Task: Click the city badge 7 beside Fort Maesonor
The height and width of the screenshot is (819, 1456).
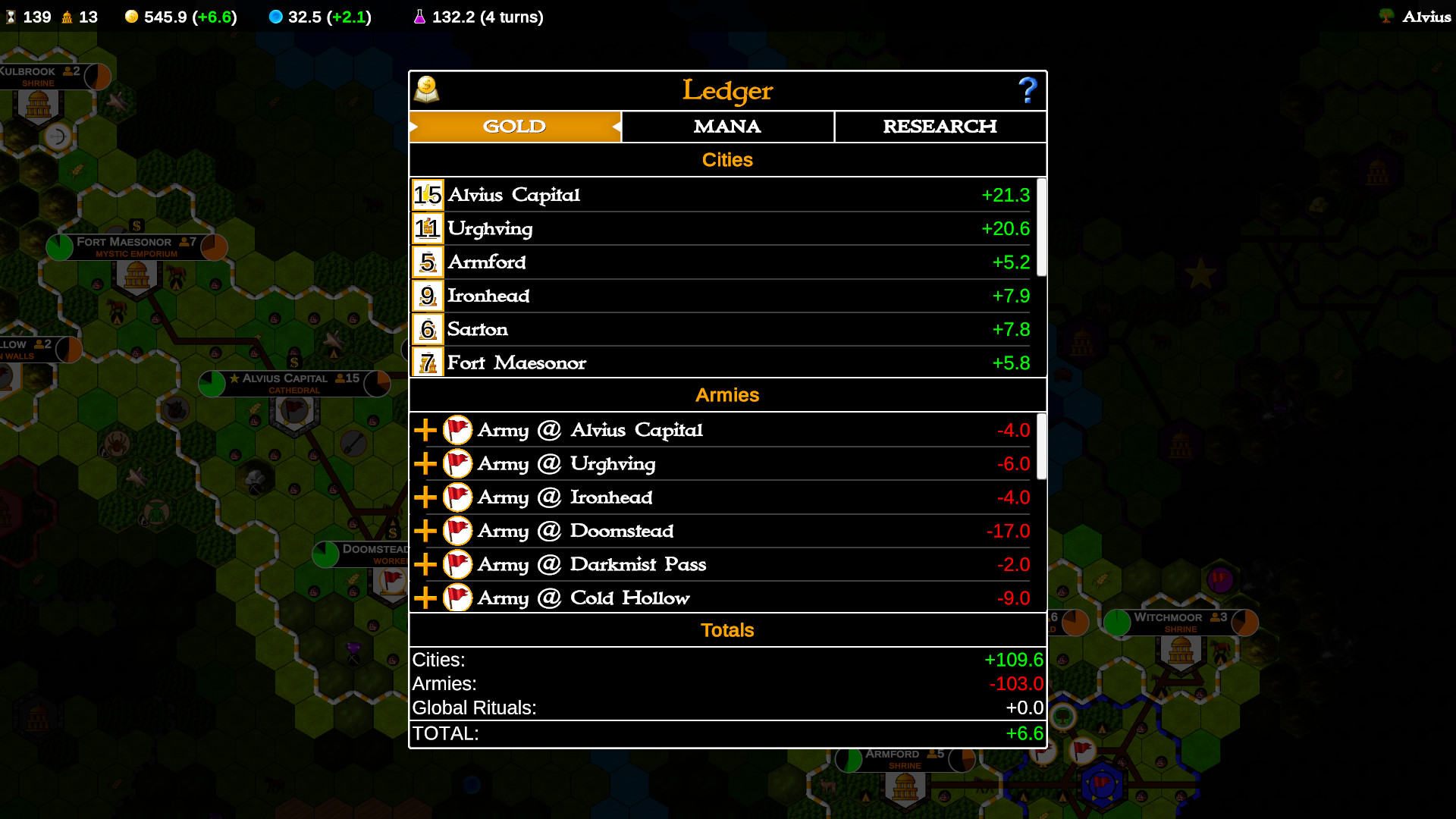Action: tap(426, 362)
